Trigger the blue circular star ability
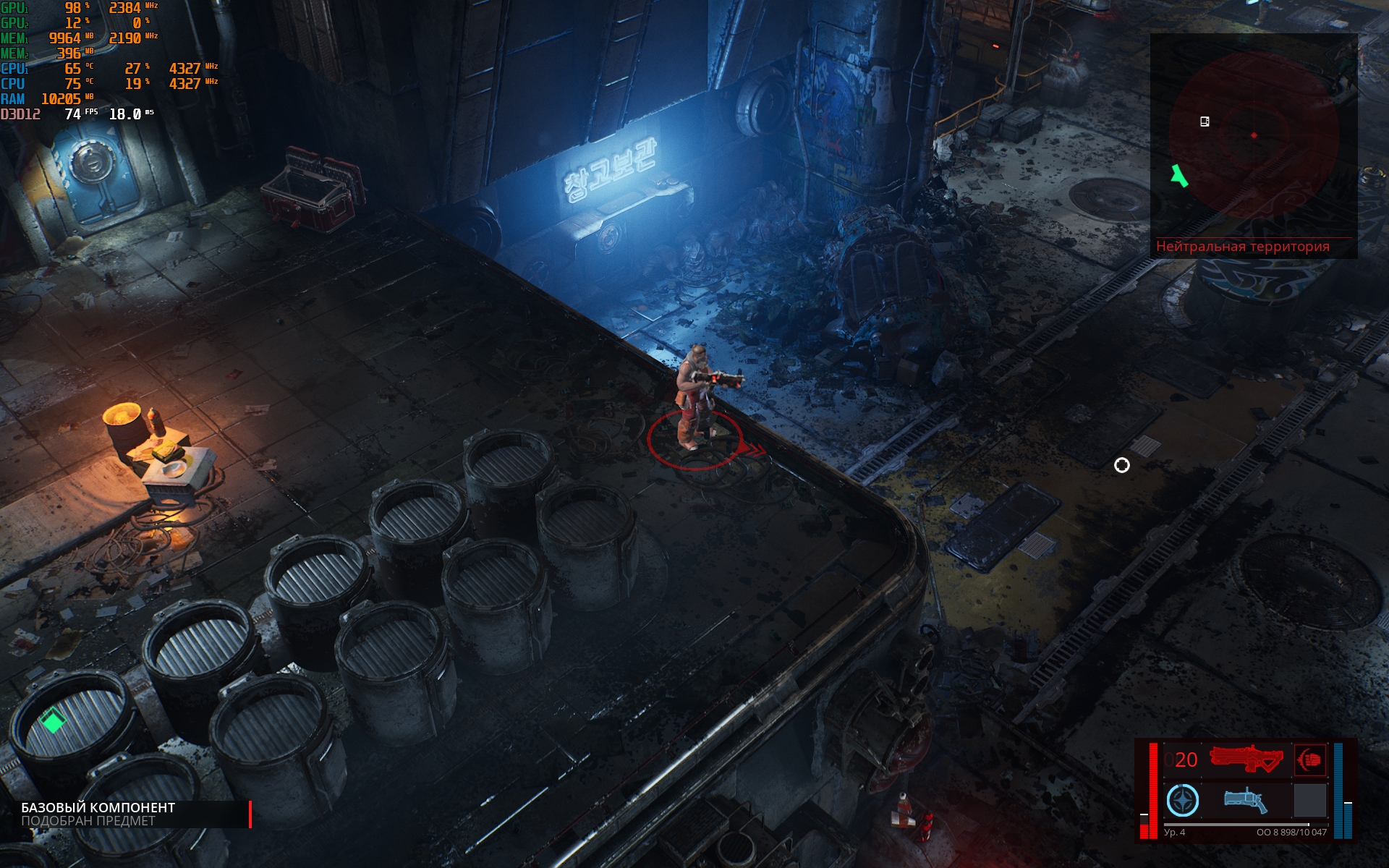Viewport: 1389px width, 868px height. click(1183, 801)
